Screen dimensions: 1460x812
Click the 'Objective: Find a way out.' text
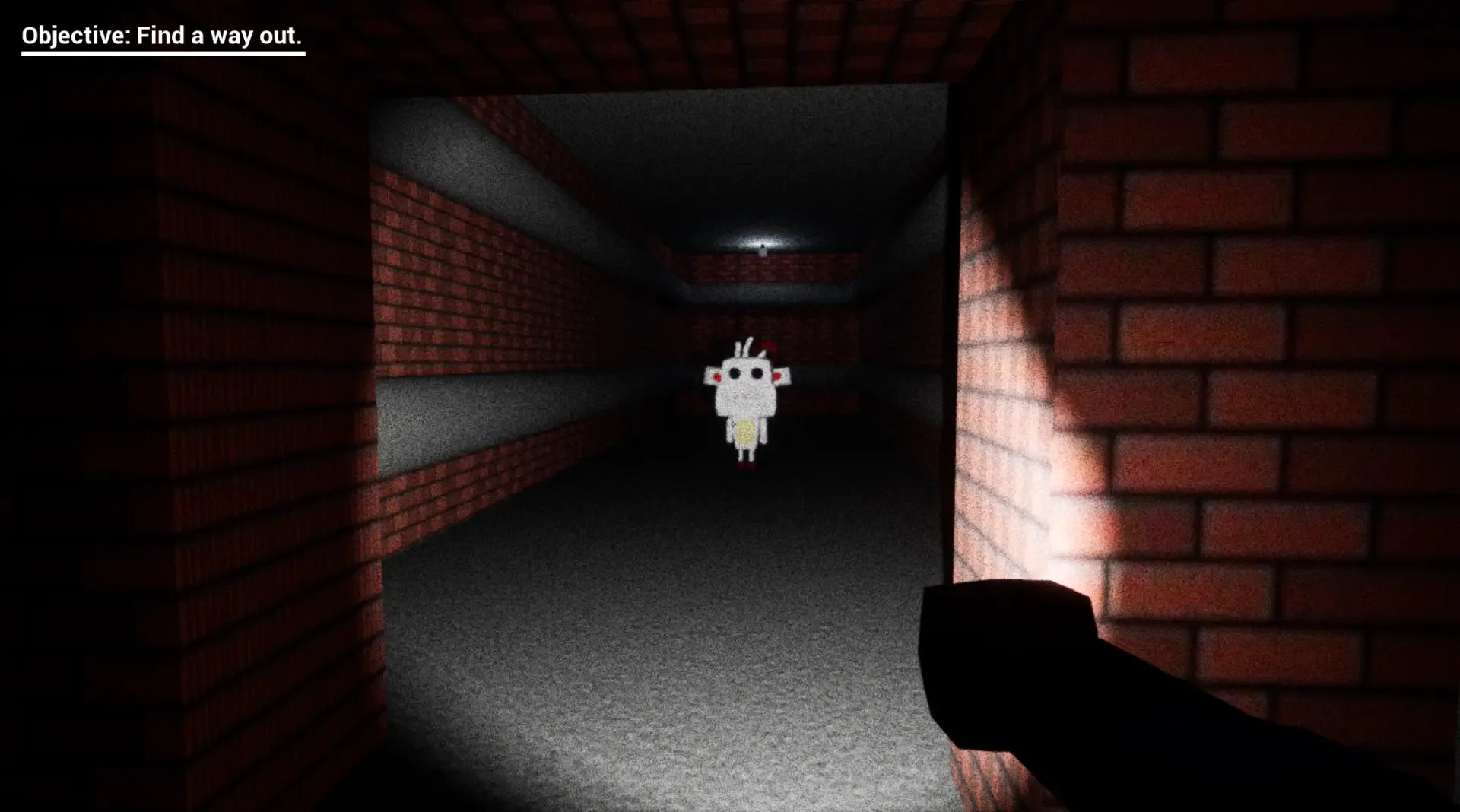[162, 34]
